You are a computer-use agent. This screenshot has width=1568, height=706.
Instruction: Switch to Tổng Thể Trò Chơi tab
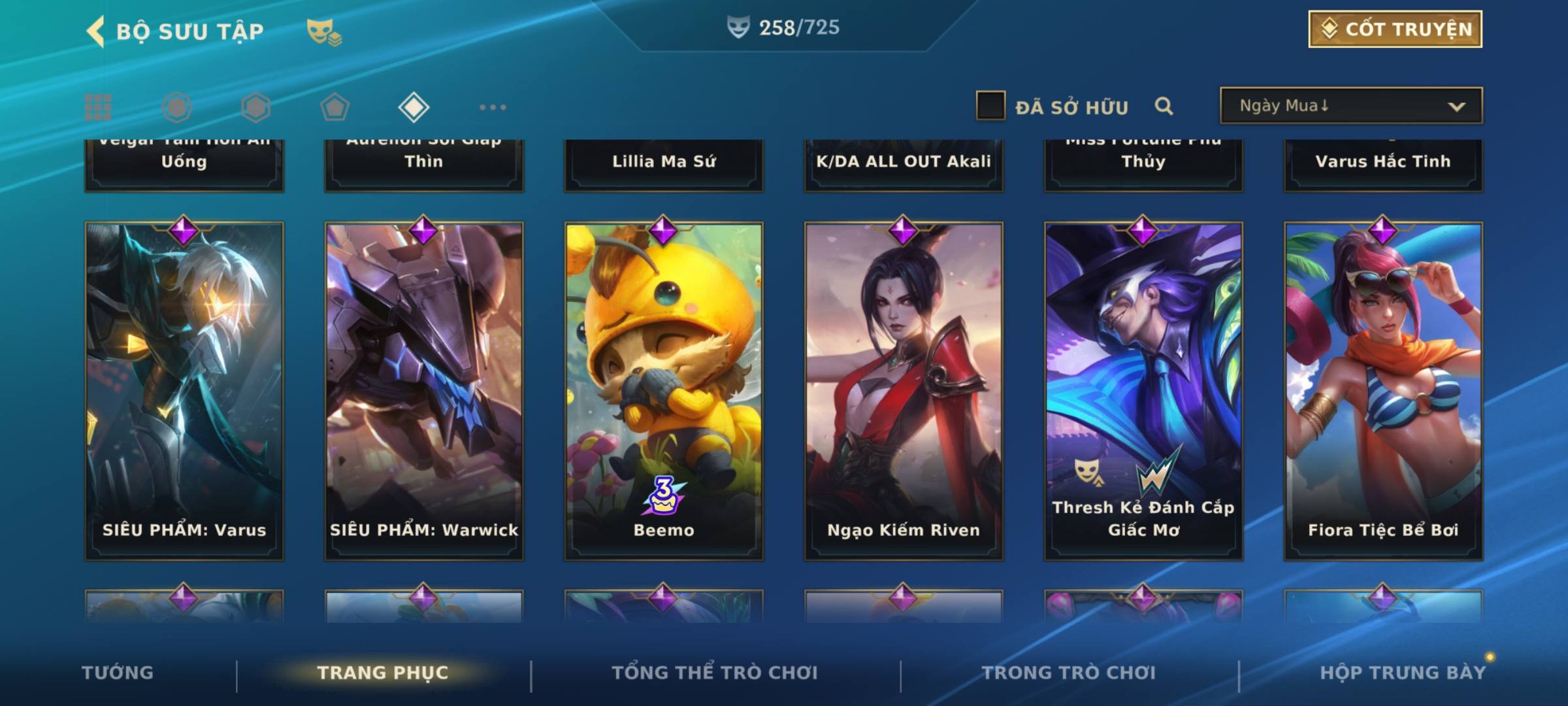(x=715, y=673)
